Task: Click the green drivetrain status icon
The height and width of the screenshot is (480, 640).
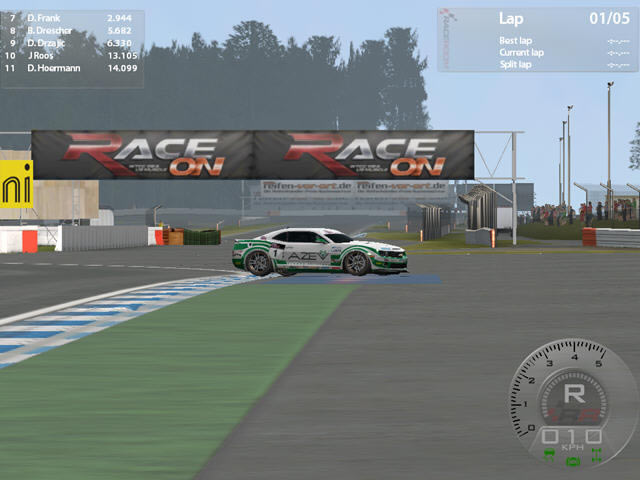Action: coord(597,456)
